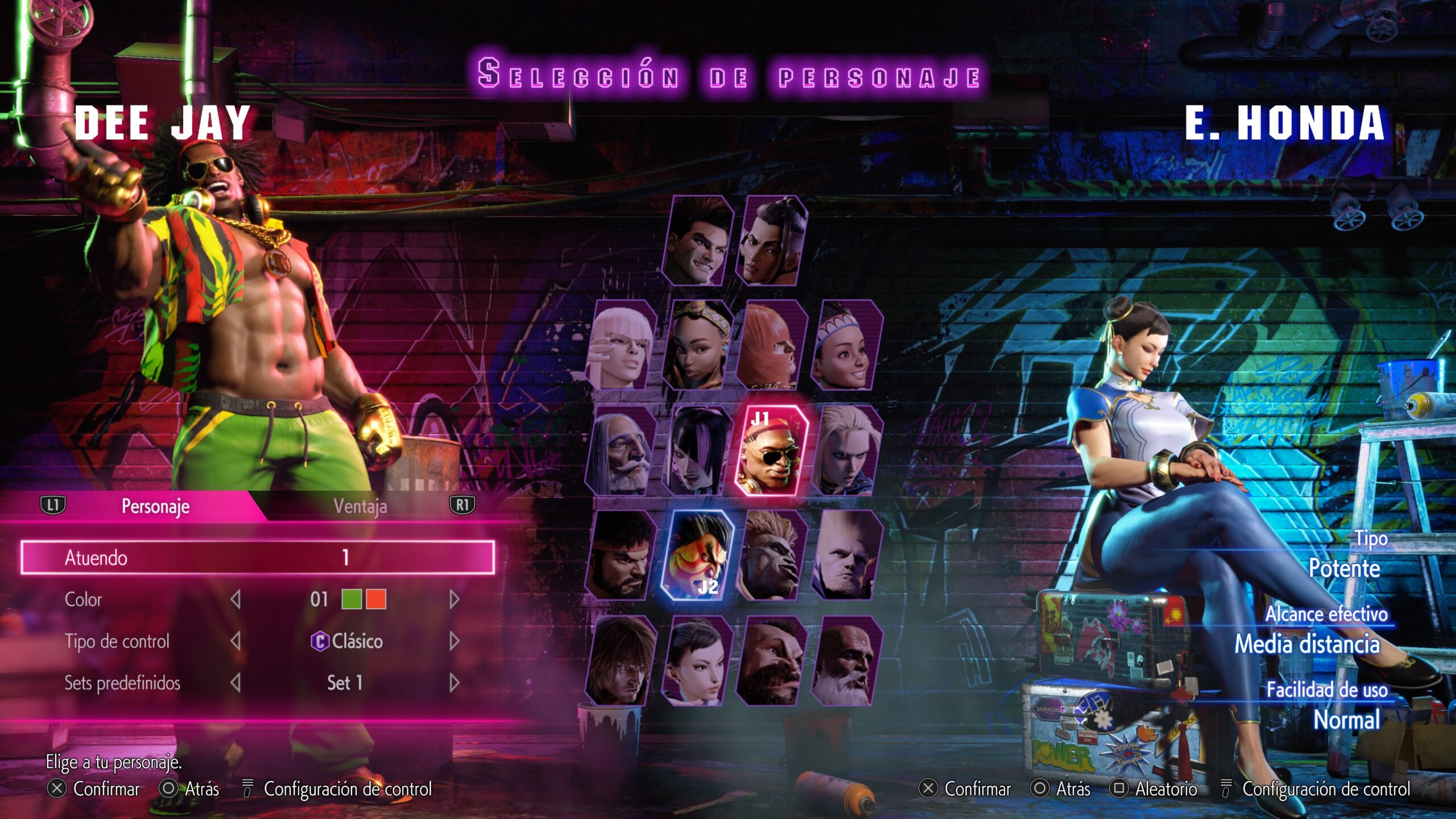
Task: Choose Juri's portrait
Action: pyautogui.click(x=698, y=450)
